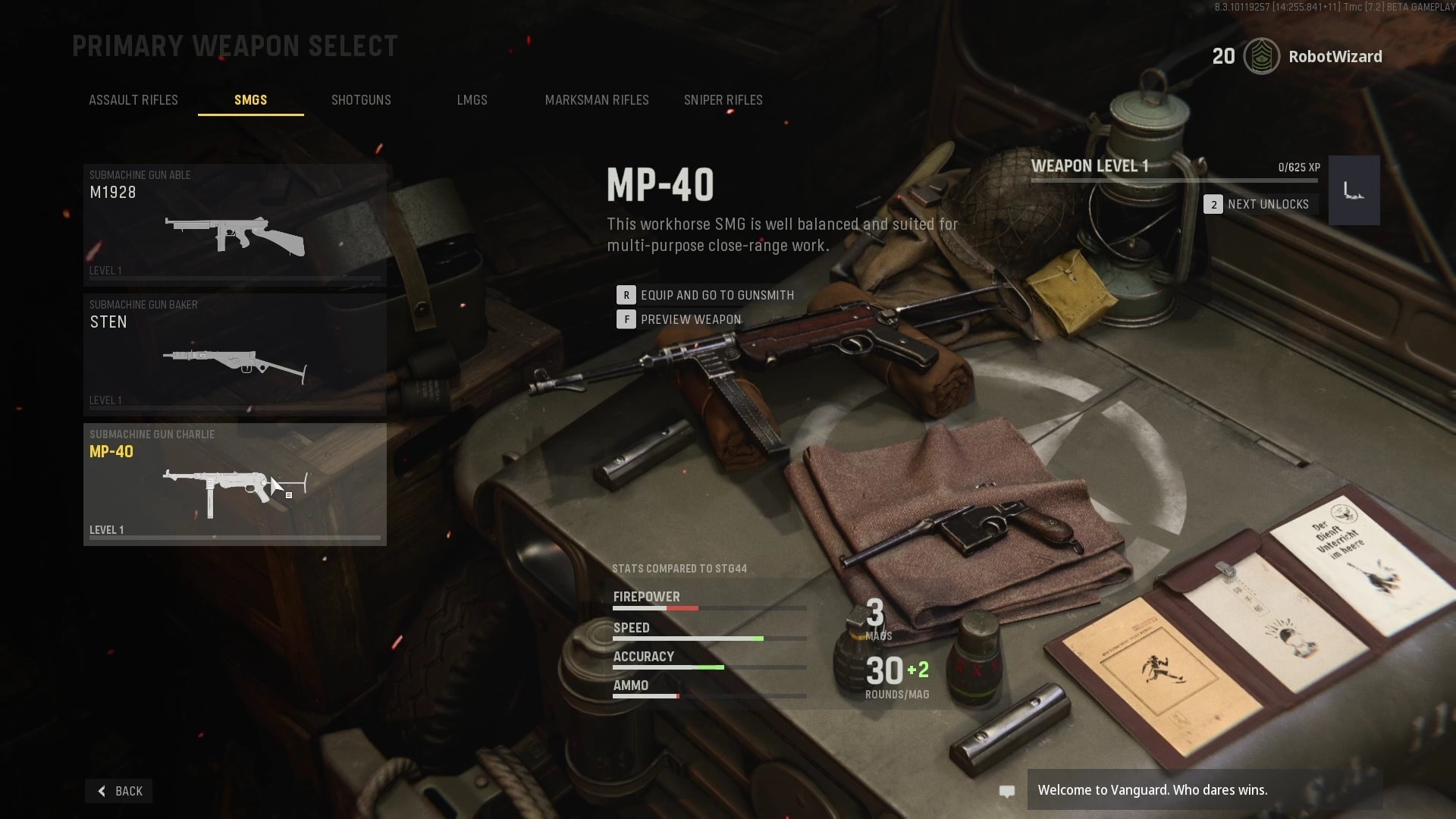
Task: View the Next Unlocks list
Action: pyautogui.click(x=1259, y=204)
